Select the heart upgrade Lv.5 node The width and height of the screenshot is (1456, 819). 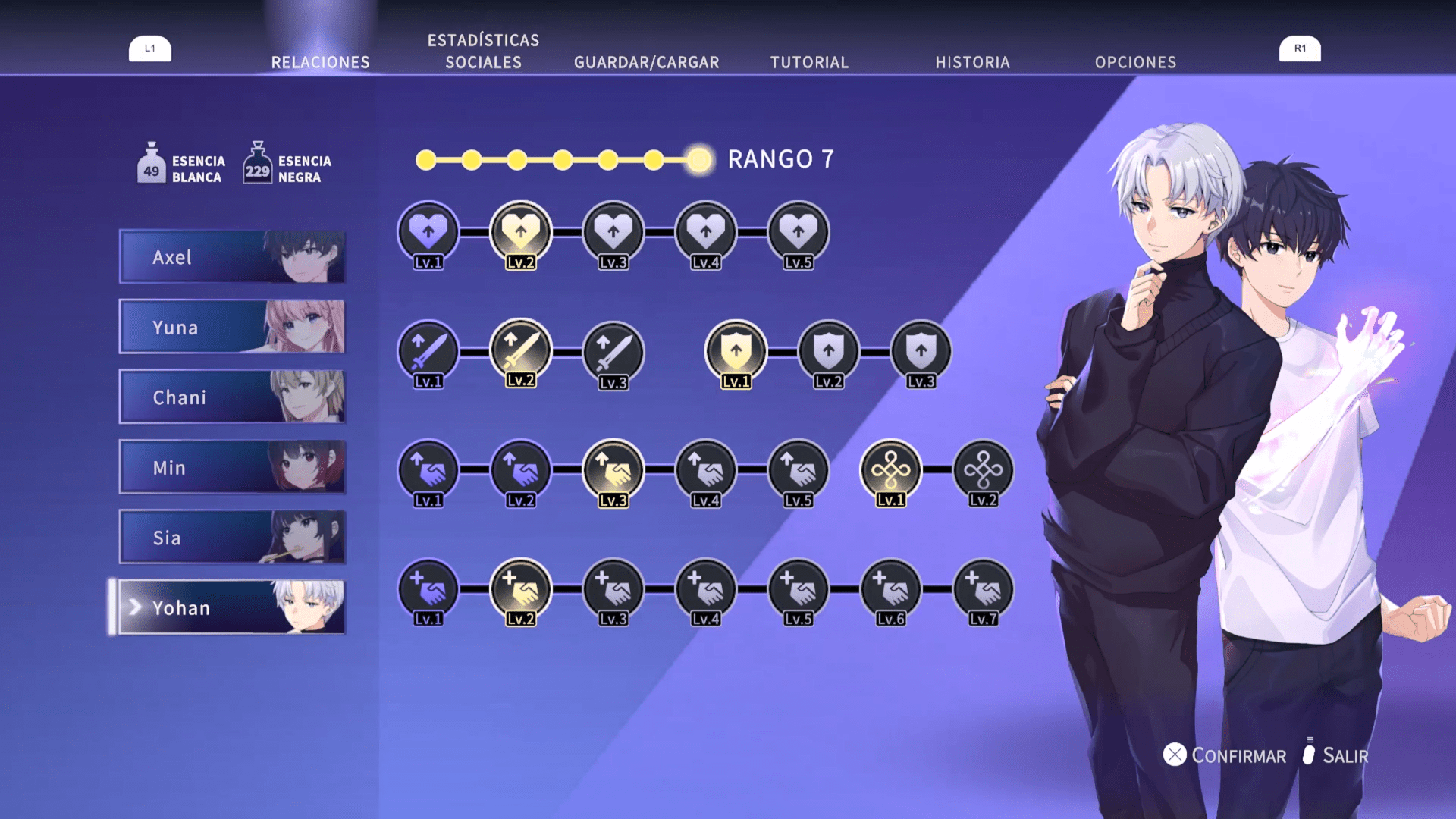(x=798, y=232)
